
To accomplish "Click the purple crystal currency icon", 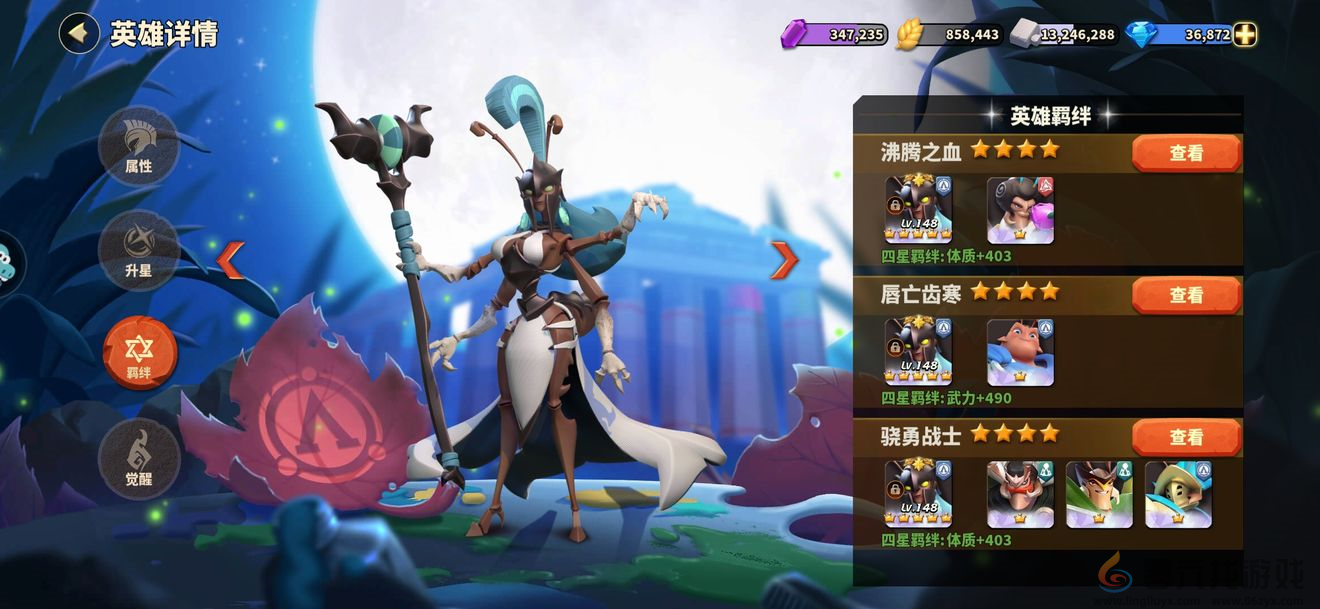I will click(795, 35).
